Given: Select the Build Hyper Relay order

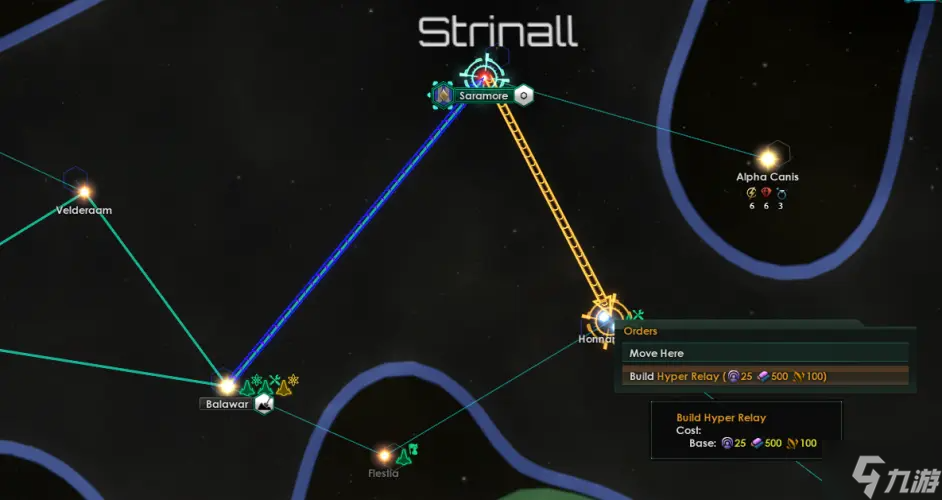Looking at the screenshot, I should pyautogui.click(x=727, y=376).
